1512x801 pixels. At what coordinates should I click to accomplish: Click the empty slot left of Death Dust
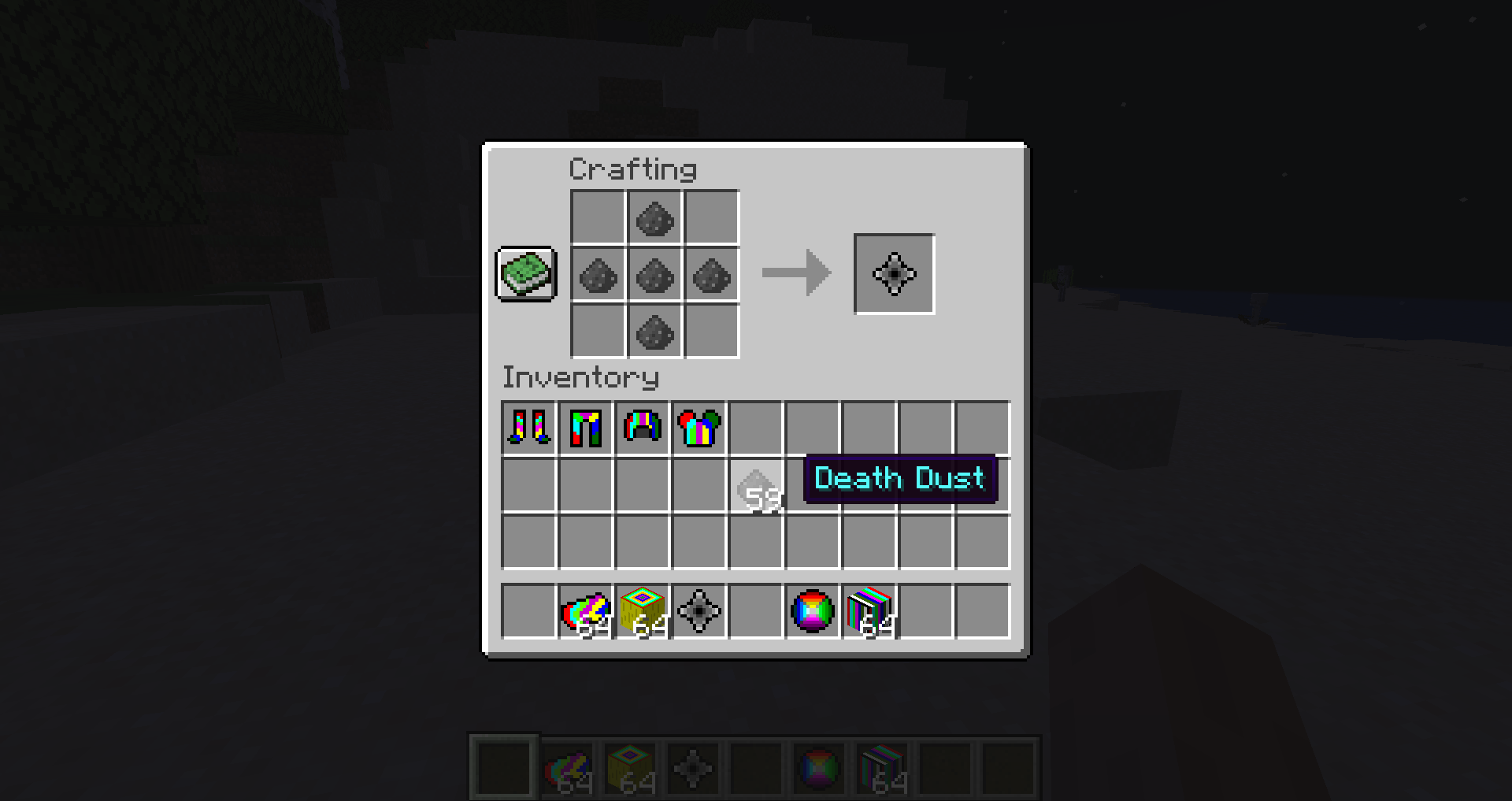click(x=699, y=484)
